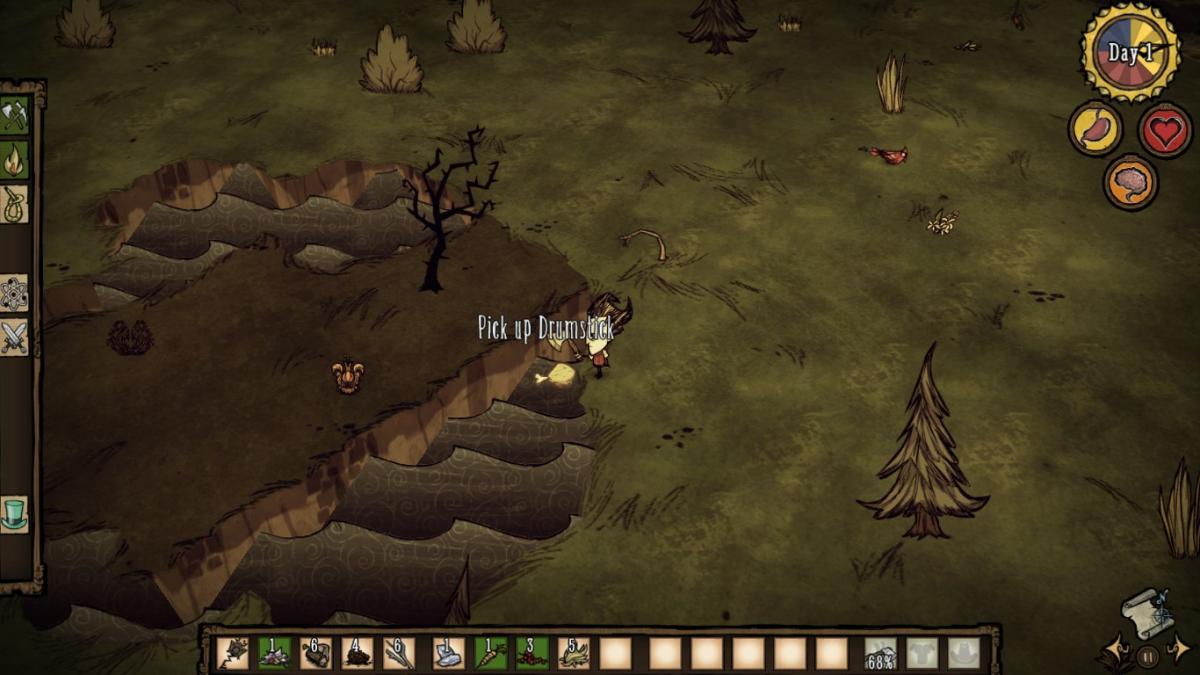The width and height of the screenshot is (1200, 675).
Task: Click the equipped hand slot showing 68%
Action: click(880, 653)
